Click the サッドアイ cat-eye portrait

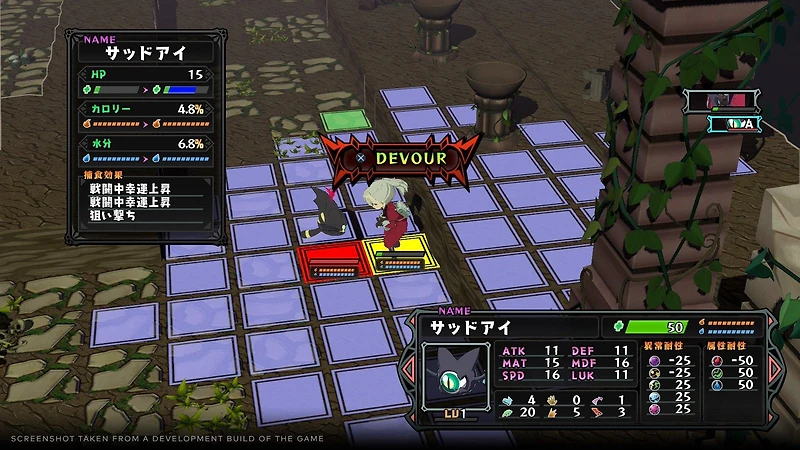(454, 371)
